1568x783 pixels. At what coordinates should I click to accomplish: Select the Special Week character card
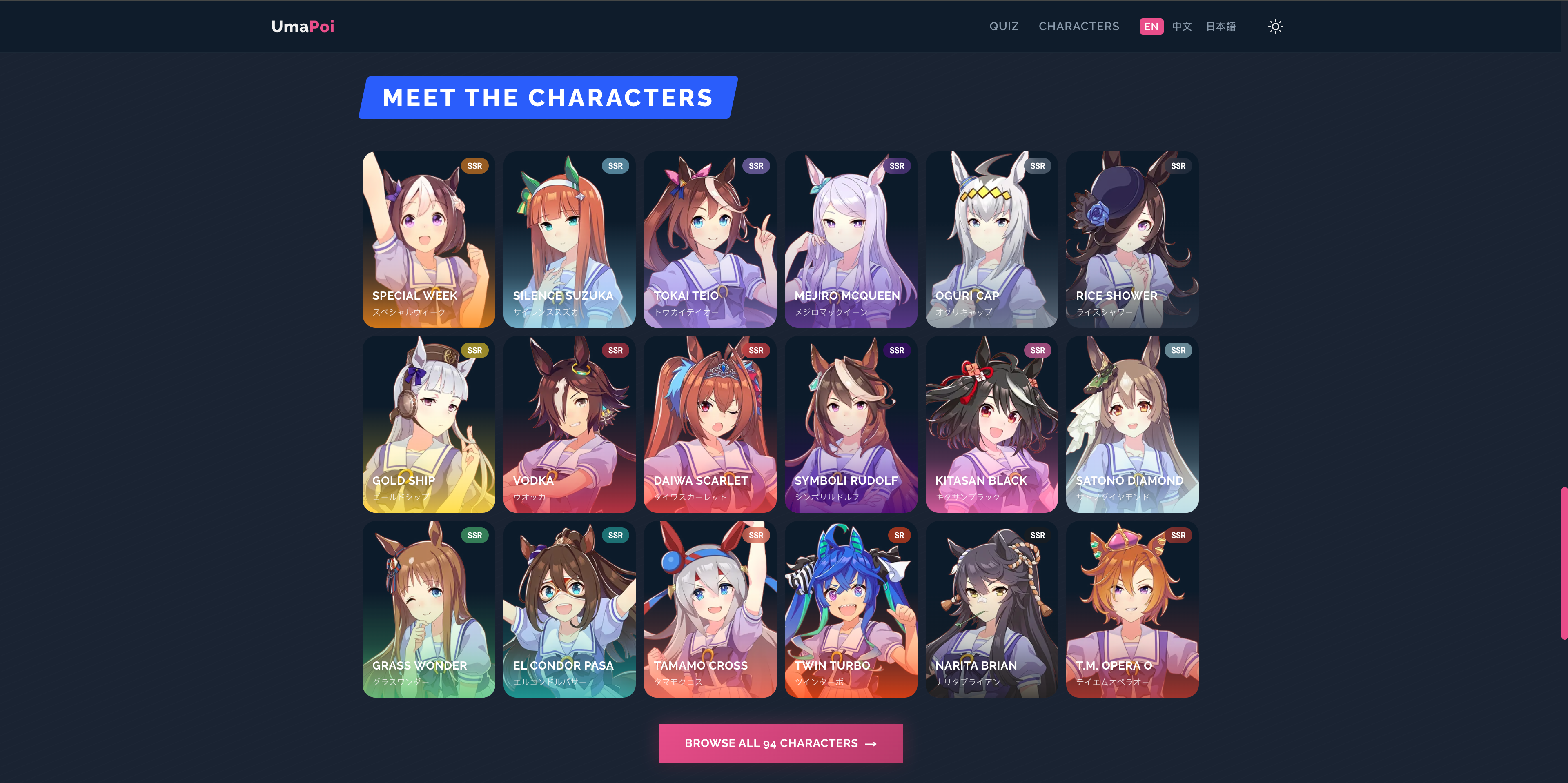[429, 240]
